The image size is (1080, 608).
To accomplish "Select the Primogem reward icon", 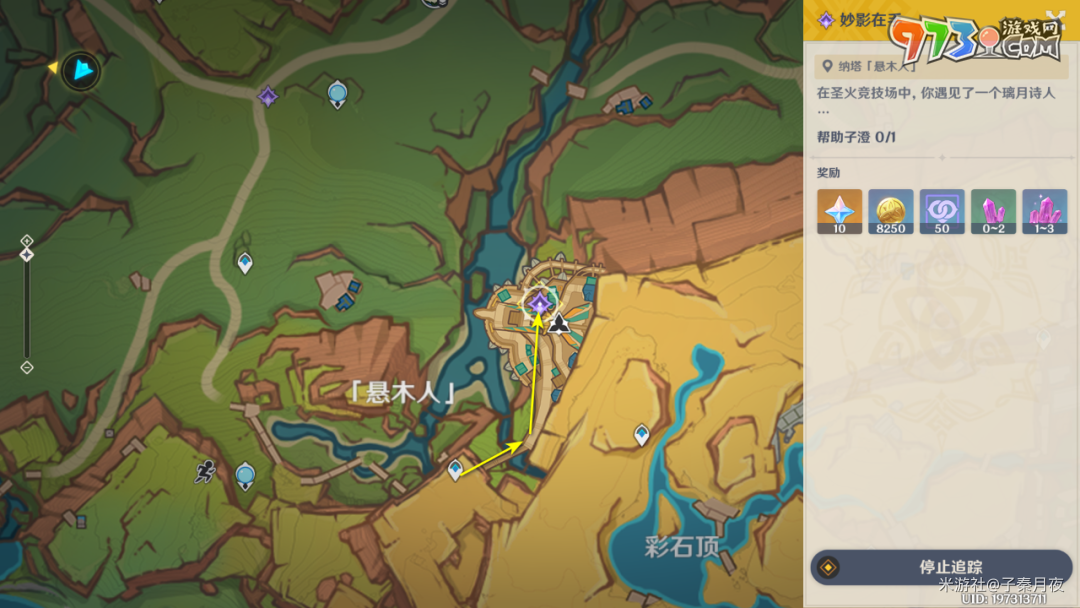I will (x=839, y=211).
